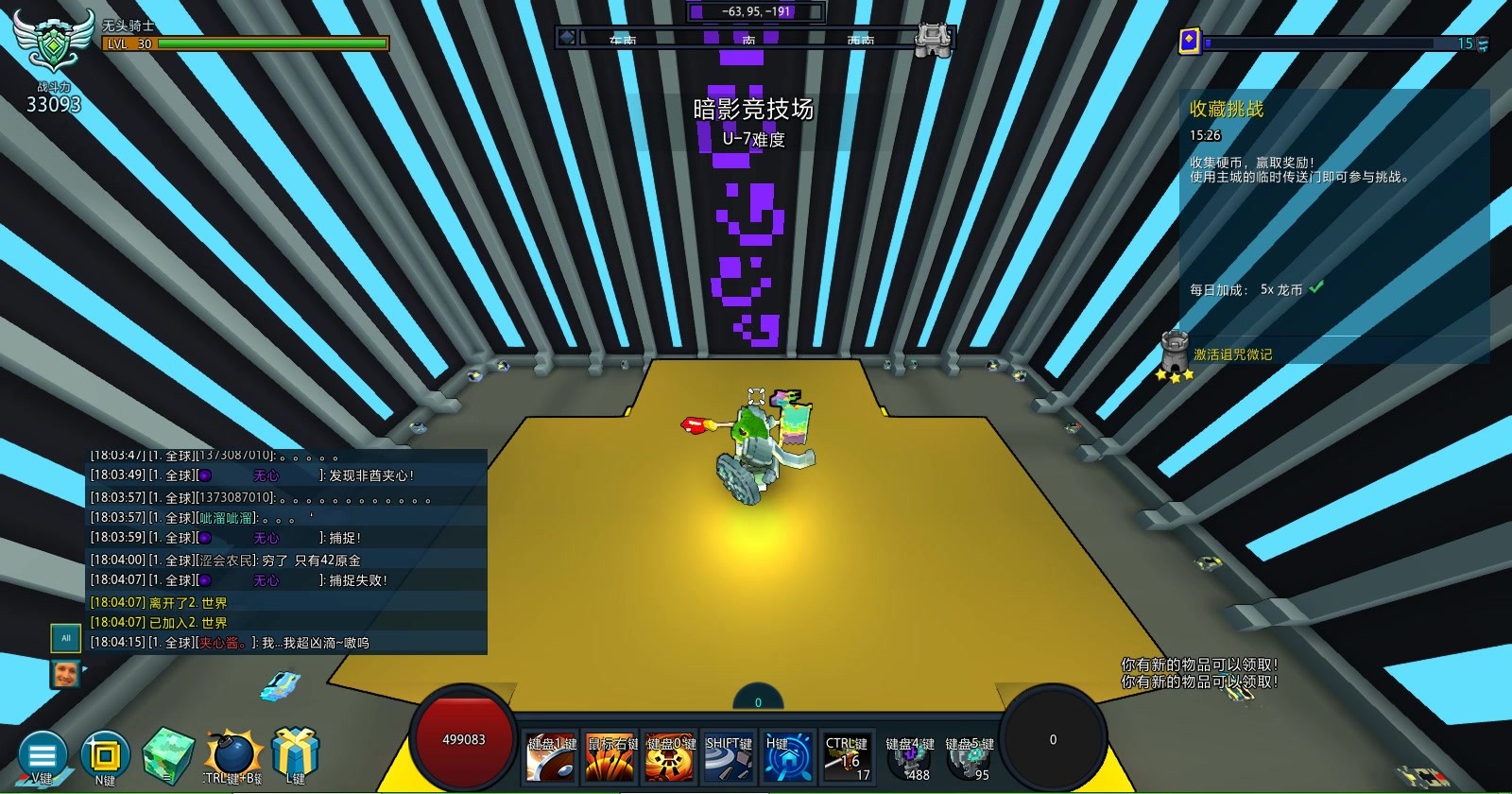1512x794 pixels.
Task: Activate the first shield-spin ability slot
Action: (552, 757)
